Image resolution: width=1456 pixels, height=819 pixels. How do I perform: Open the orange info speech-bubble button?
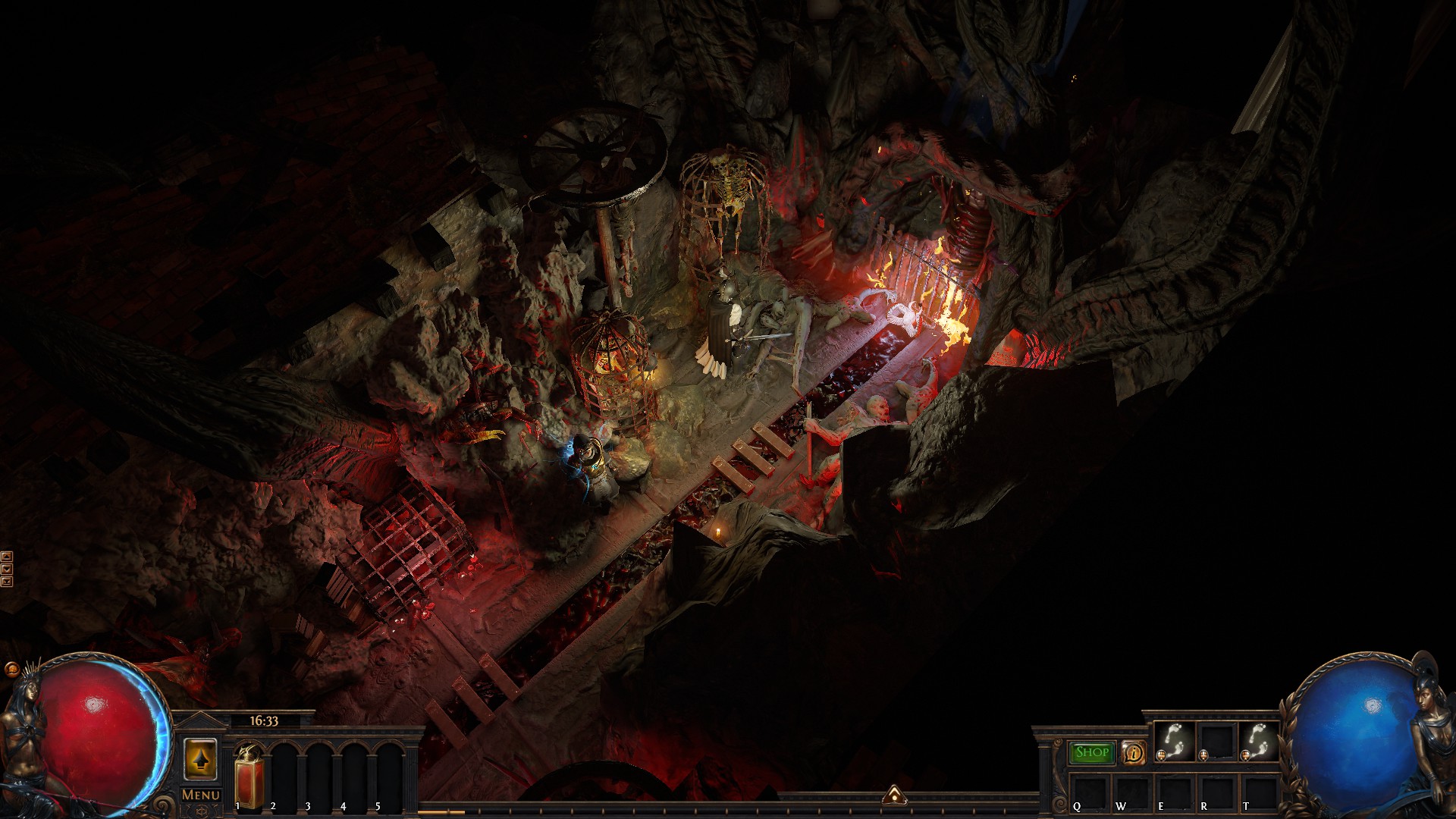pos(1134,752)
